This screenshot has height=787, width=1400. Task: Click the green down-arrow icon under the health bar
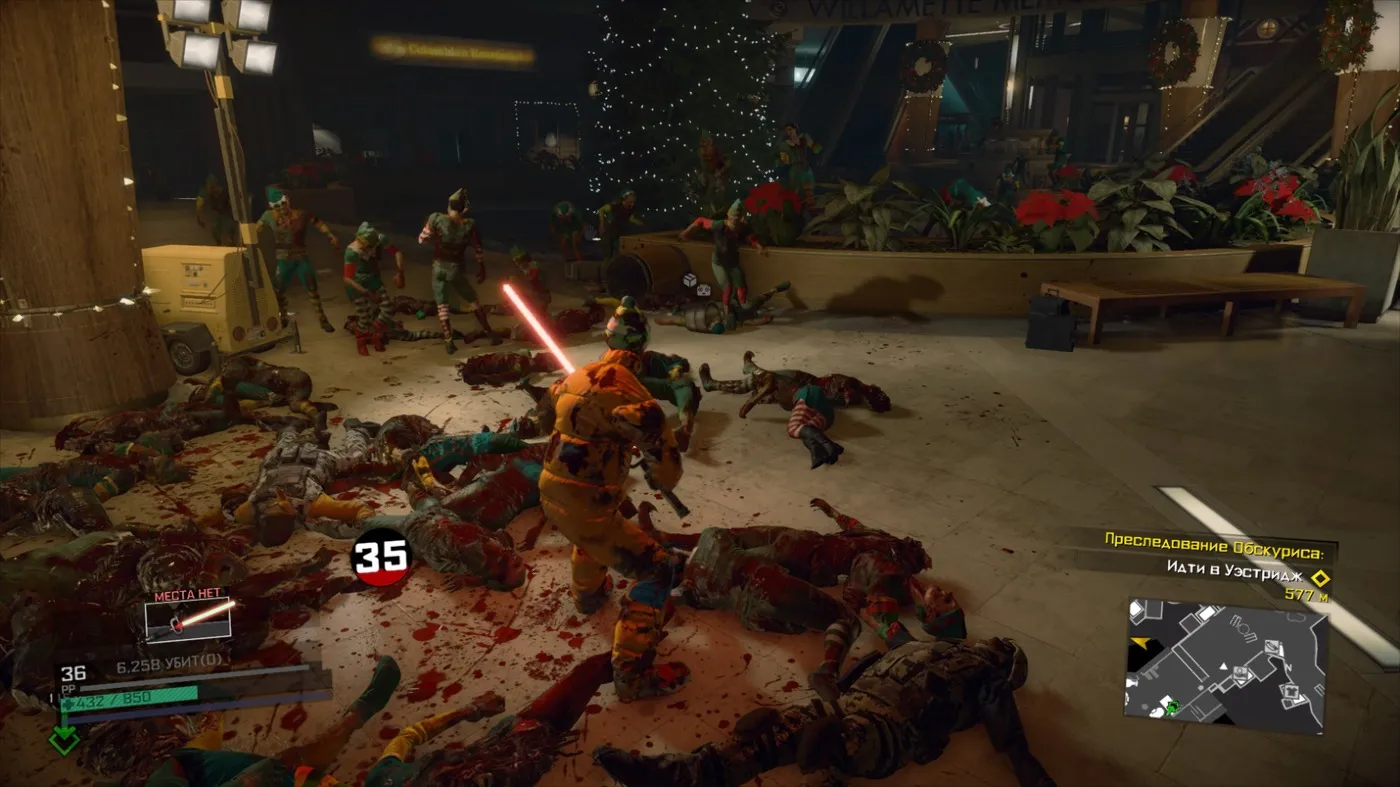64,740
